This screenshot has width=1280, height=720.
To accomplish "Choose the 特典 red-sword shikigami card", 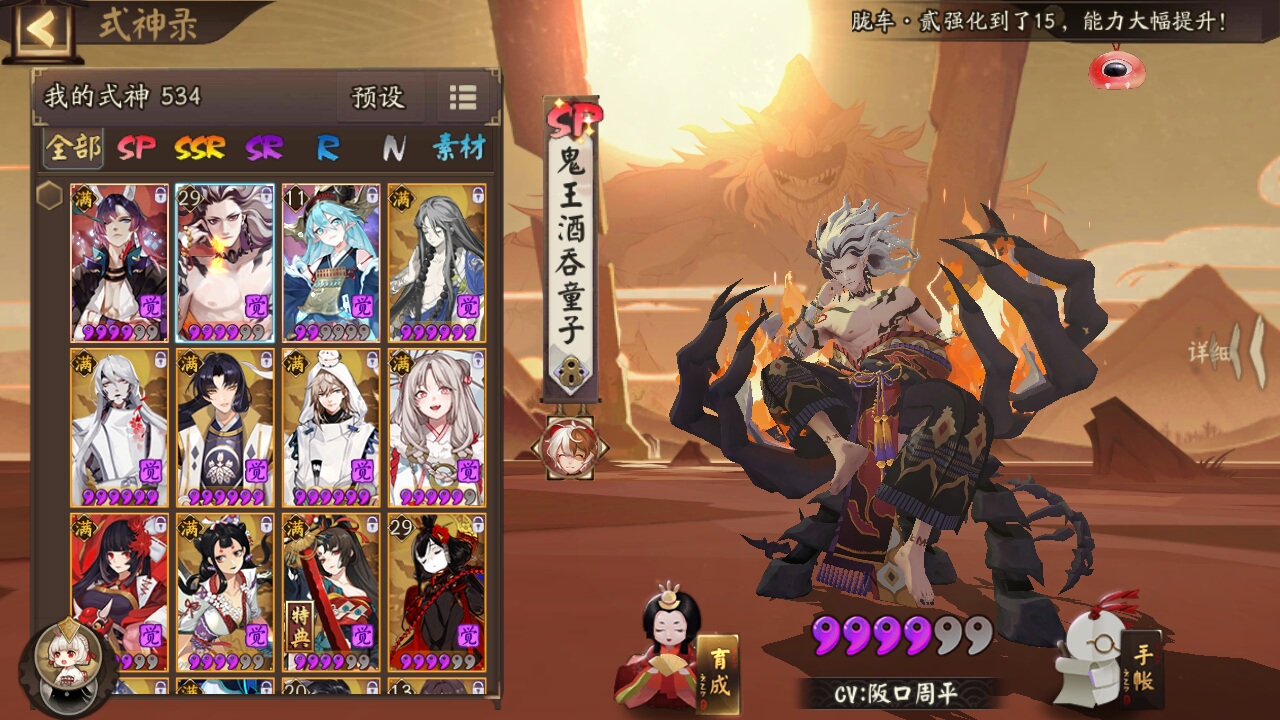I will pyautogui.click(x=331, y=592).
